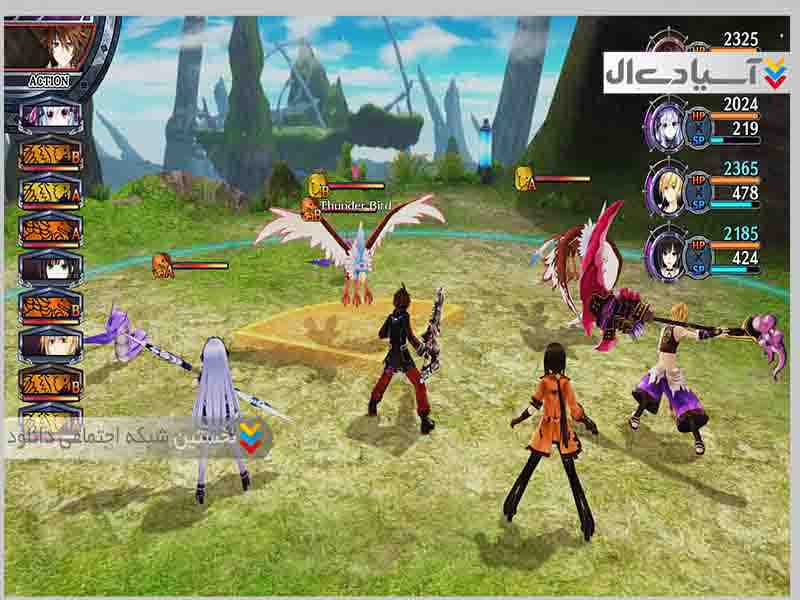Target the Thunder Bird name marker
The height and width of the screenshot is (600, 800).
click(x=354, y=205)
